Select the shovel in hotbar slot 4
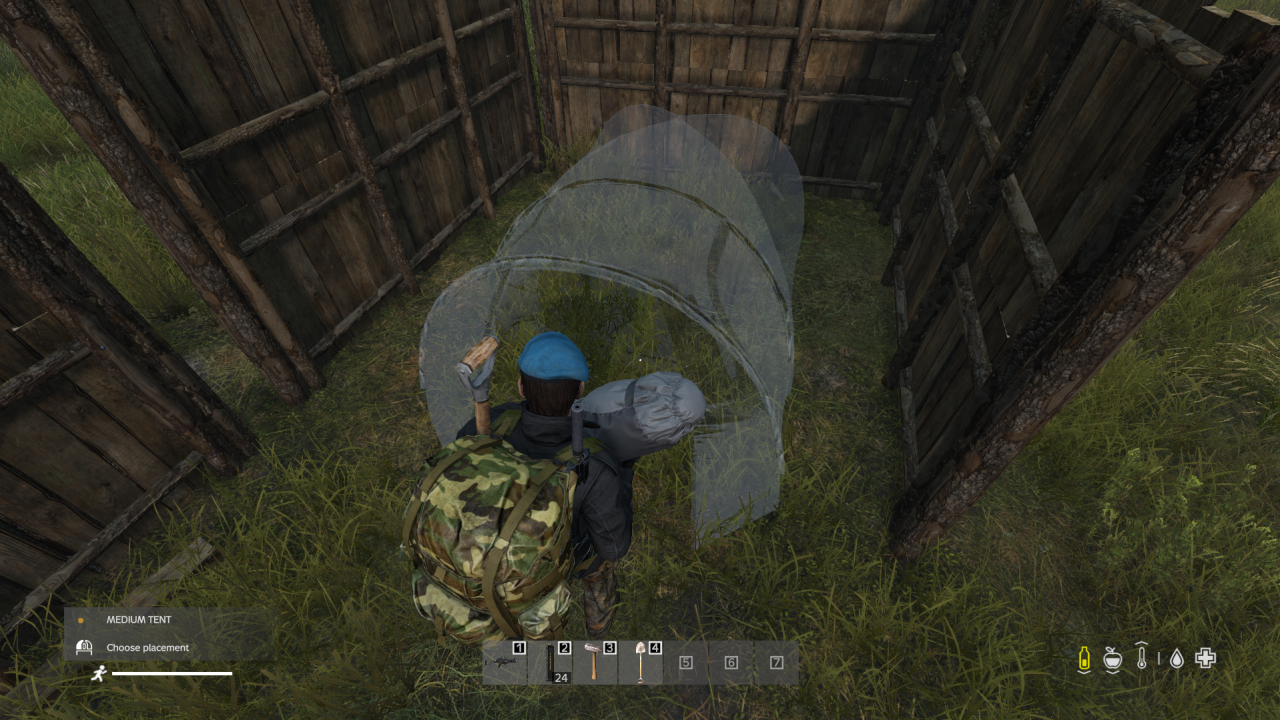The height and width of the screenshot is (720, 1280). point(641,661)
